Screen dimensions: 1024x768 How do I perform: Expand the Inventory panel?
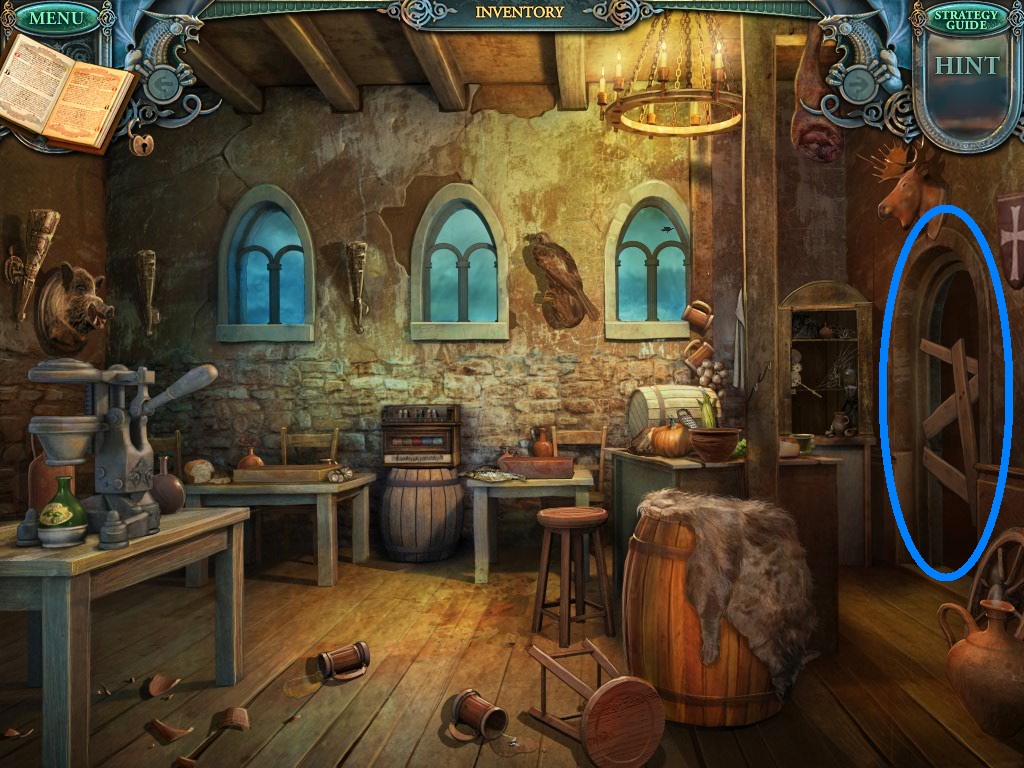519,12
